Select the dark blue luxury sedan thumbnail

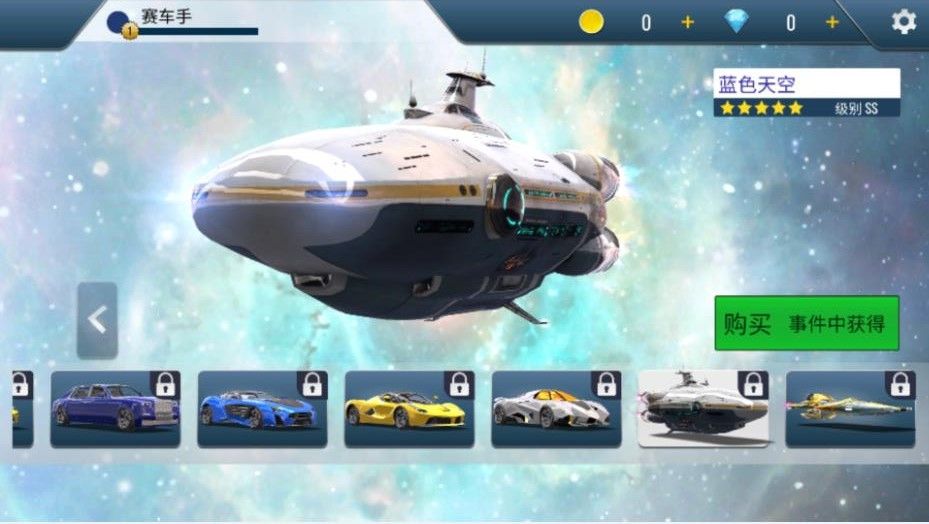pos(115,408)
